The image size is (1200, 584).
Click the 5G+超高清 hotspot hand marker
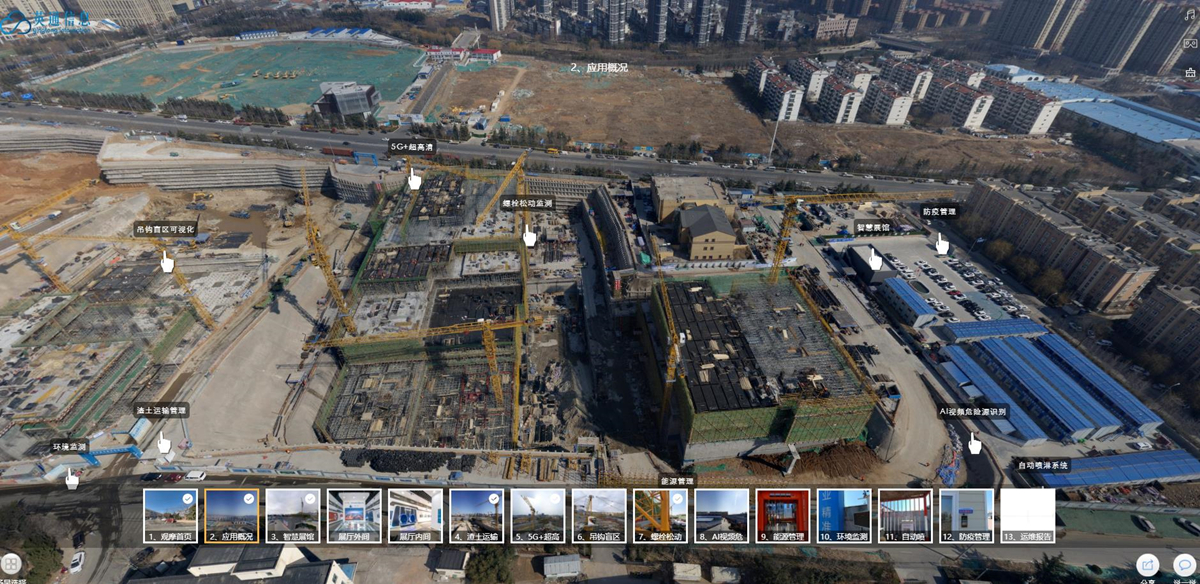(x=414, y=179)
